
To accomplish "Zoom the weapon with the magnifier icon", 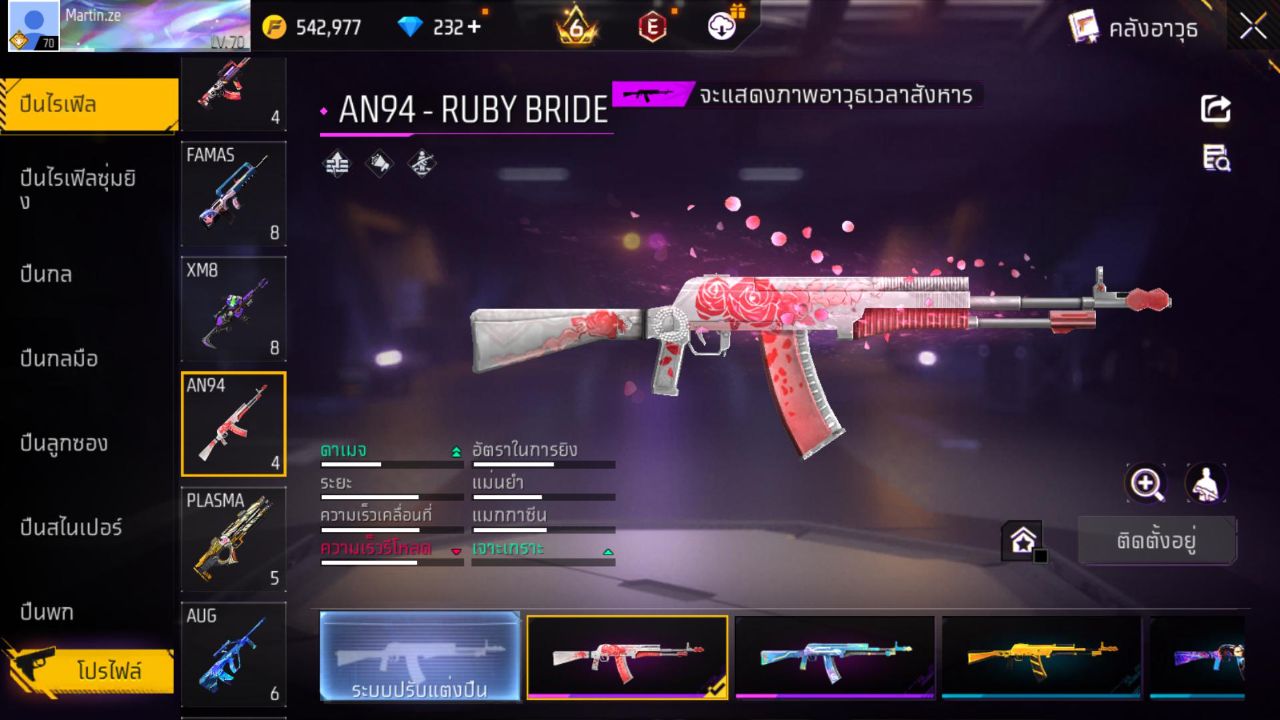I will tap(1146, 483).
